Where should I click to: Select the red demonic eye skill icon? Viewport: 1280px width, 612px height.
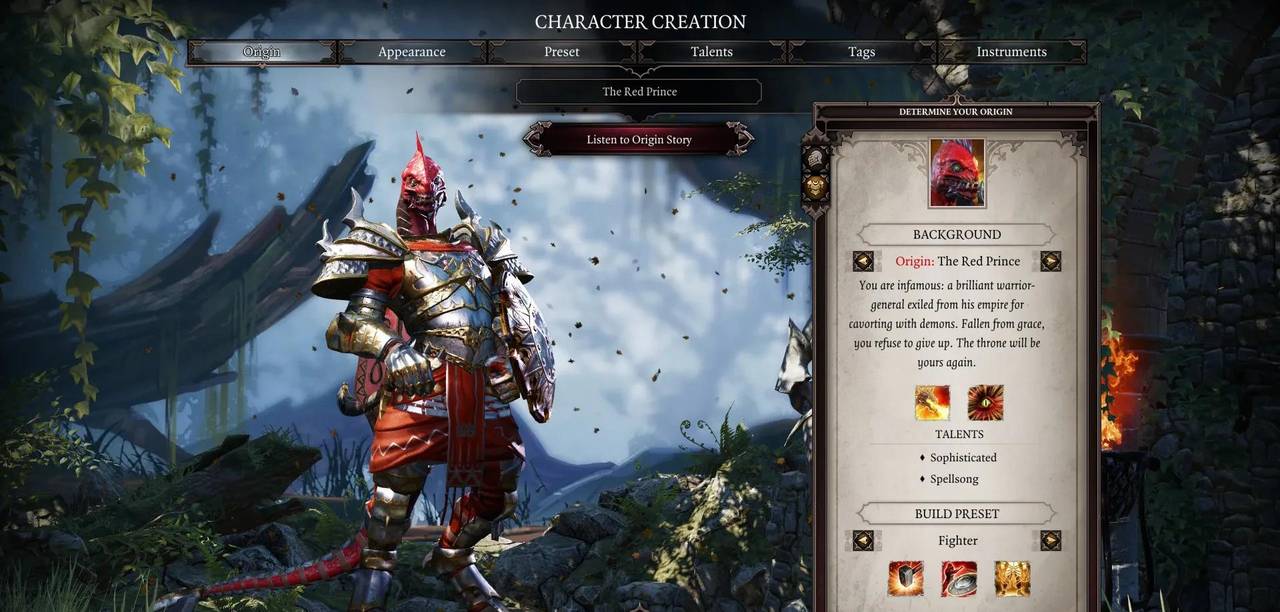click(985, 402)
